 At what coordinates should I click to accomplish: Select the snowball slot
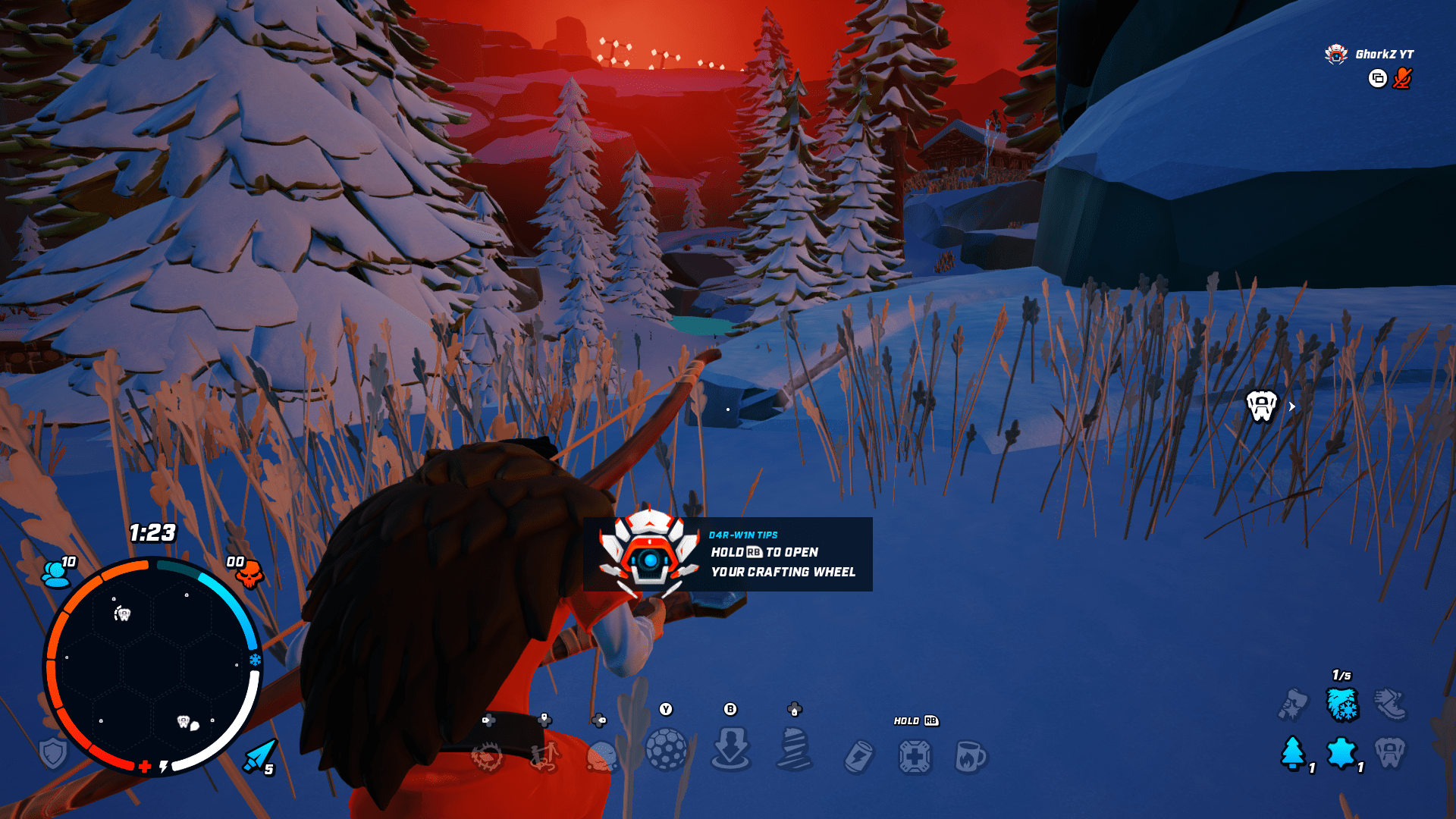[601, 755]
